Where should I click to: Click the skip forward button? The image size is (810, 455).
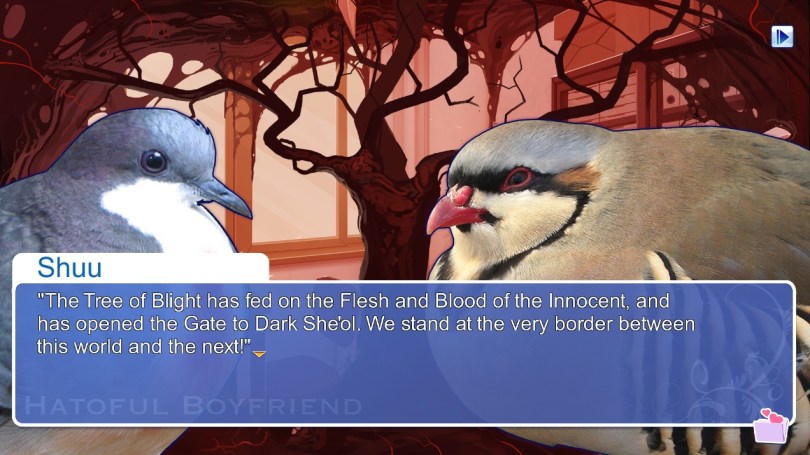(781, 37)
